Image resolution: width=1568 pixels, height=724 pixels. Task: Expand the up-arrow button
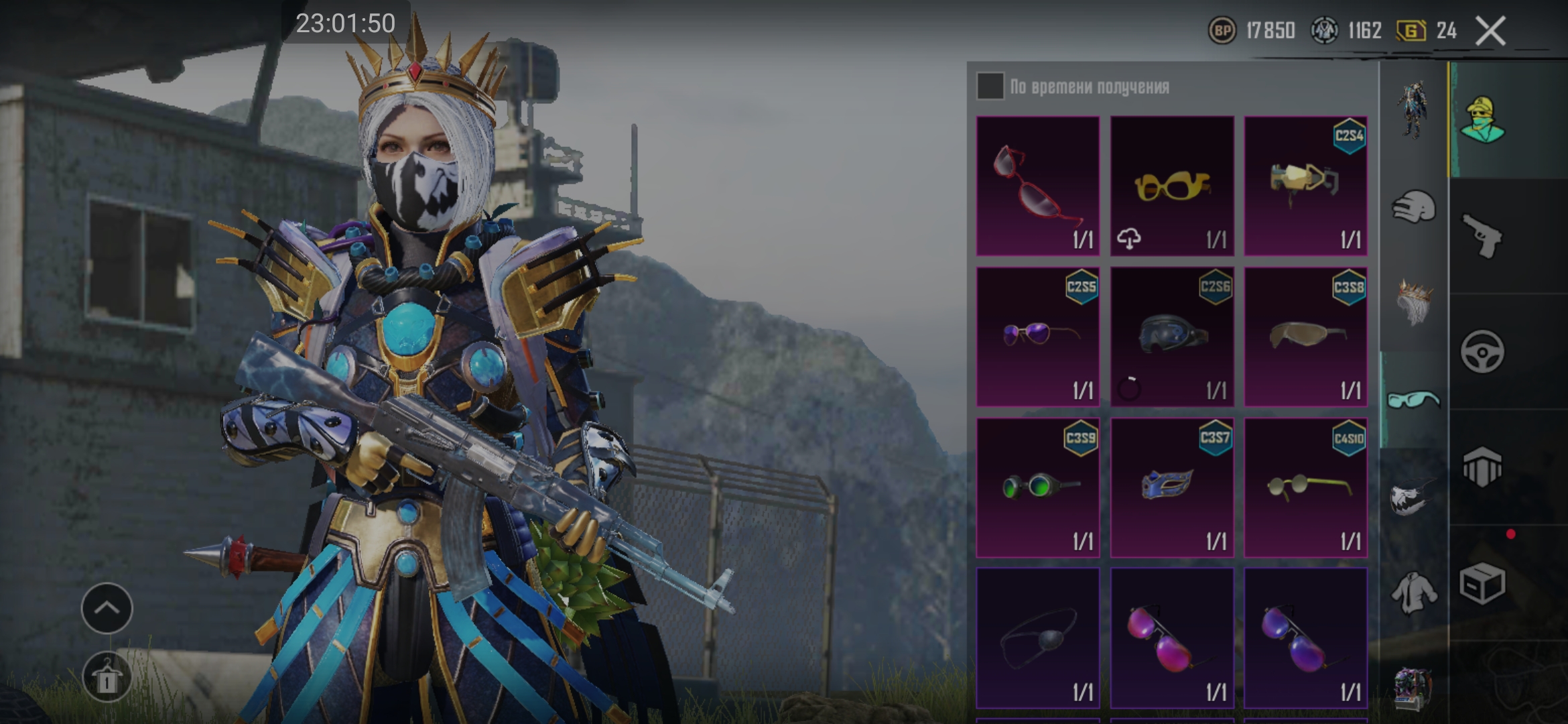tap(107, 608)
